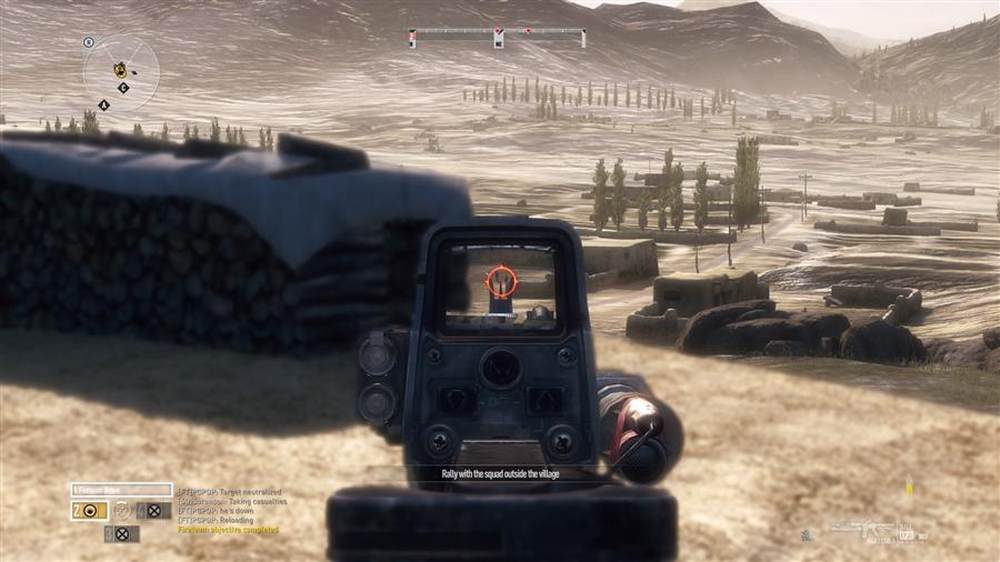Select the grey squad member 4 slot

click(x=148, y=510)
